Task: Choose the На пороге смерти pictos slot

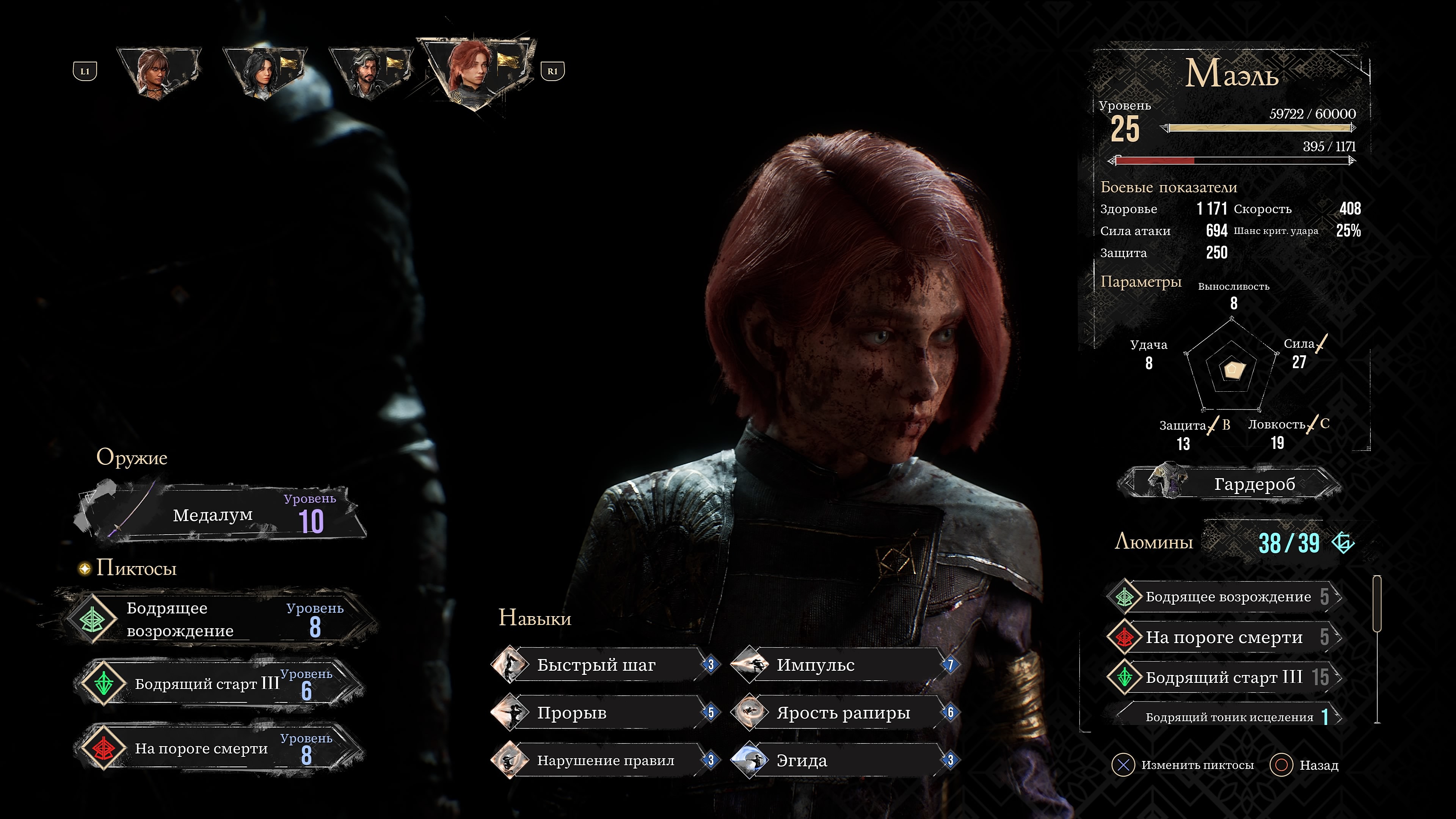Action: click(218, 748)
